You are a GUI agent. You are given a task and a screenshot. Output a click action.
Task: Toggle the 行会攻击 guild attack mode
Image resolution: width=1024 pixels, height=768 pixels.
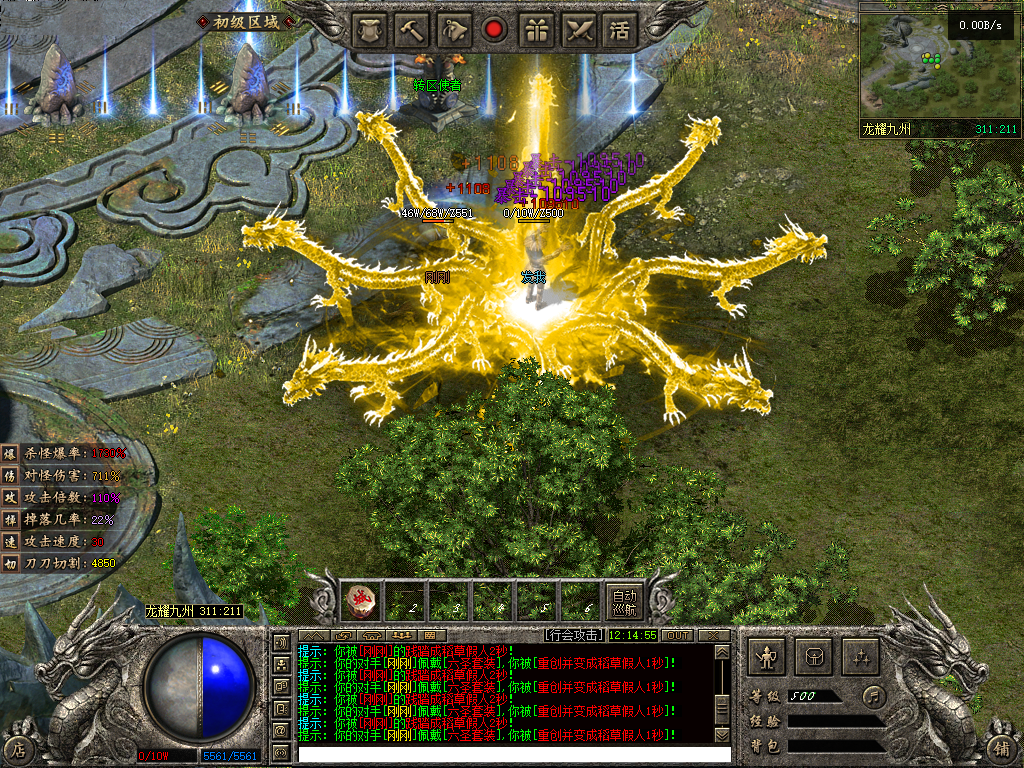(x=575, y=635)
